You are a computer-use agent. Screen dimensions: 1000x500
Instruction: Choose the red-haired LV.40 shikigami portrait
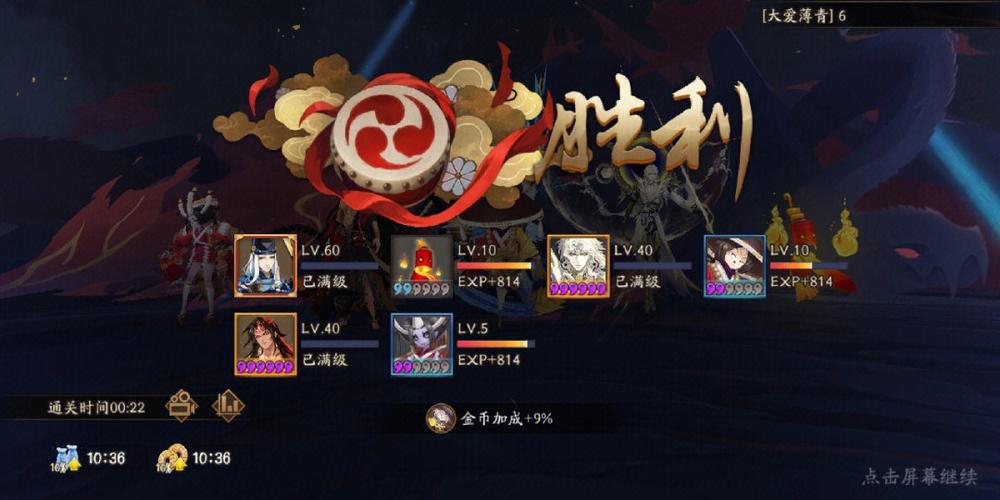pyautogui.click(x=265, y=344)
